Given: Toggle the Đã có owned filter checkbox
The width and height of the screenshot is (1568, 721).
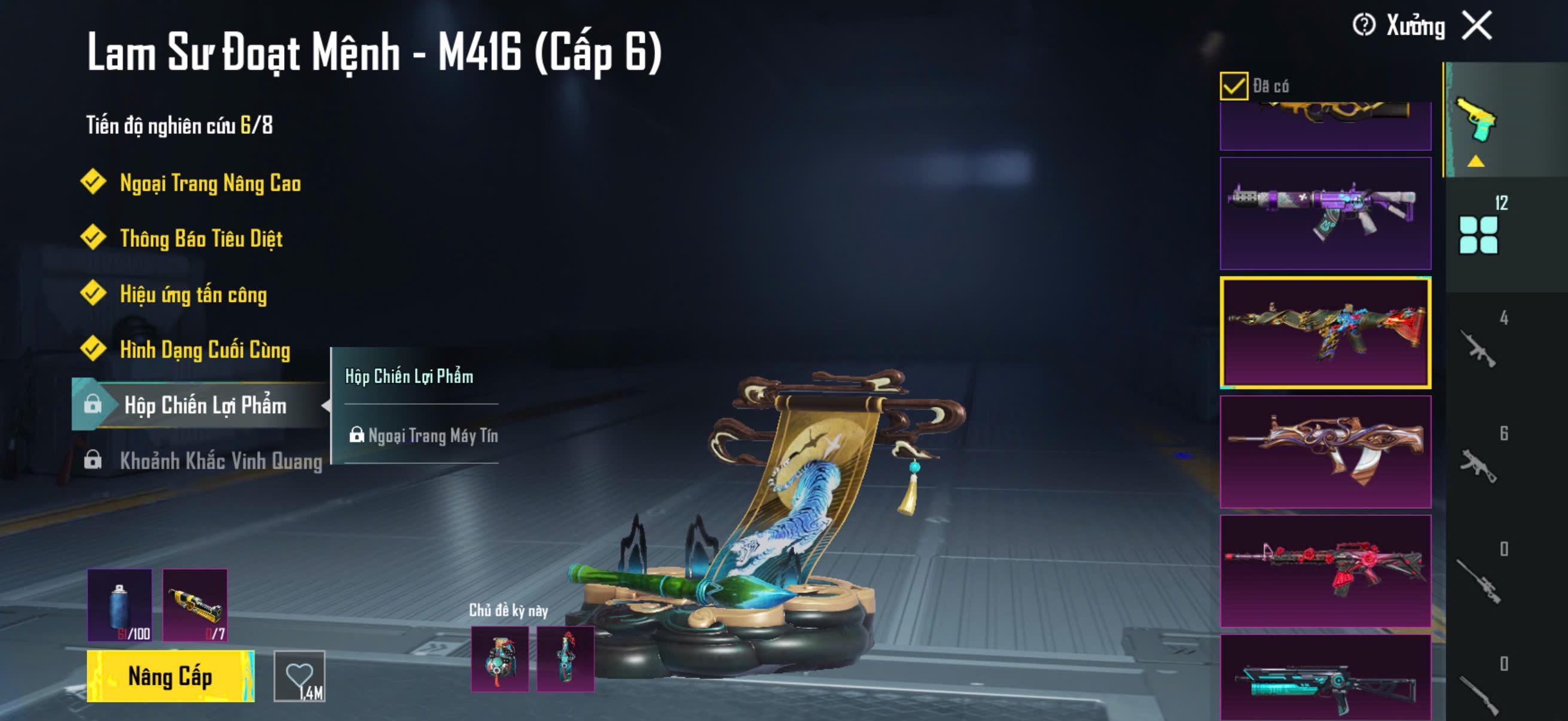Looking at the screenshot, I should click(x=1233, y=85).
